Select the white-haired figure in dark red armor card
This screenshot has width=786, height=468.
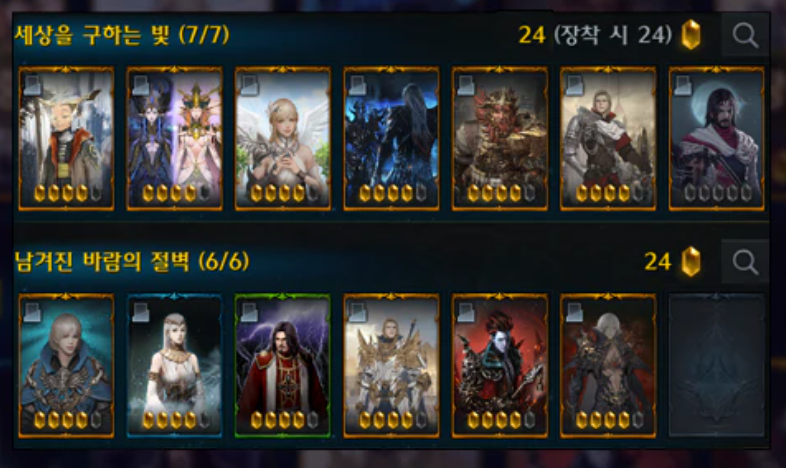click(607, 365)
